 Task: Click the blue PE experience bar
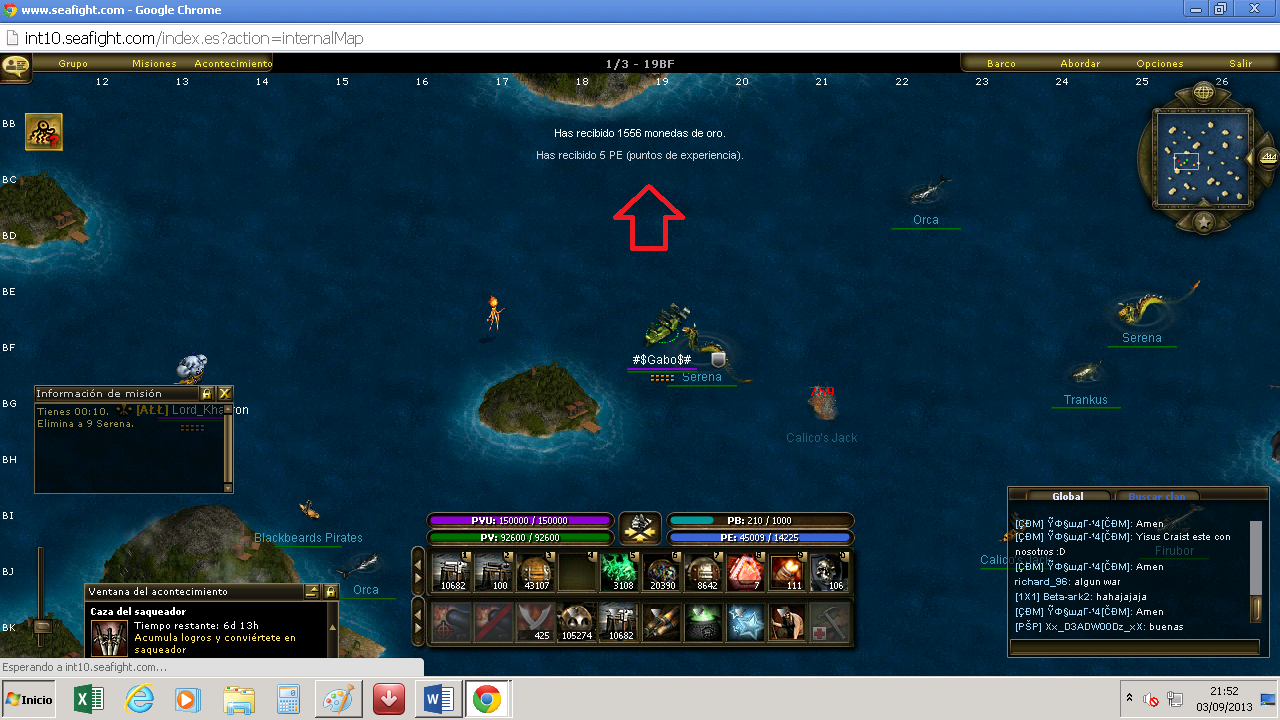pos(761,536)
